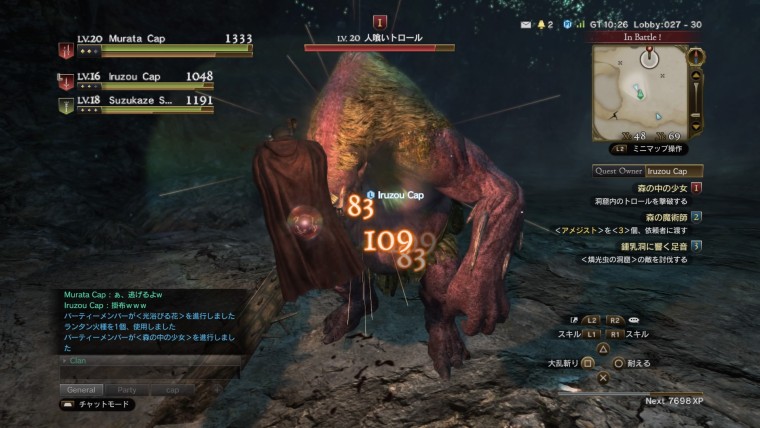Select quest 森の中の少女 in the tracker
Viewport: 760px width, 428px height.
click(661, 188)
